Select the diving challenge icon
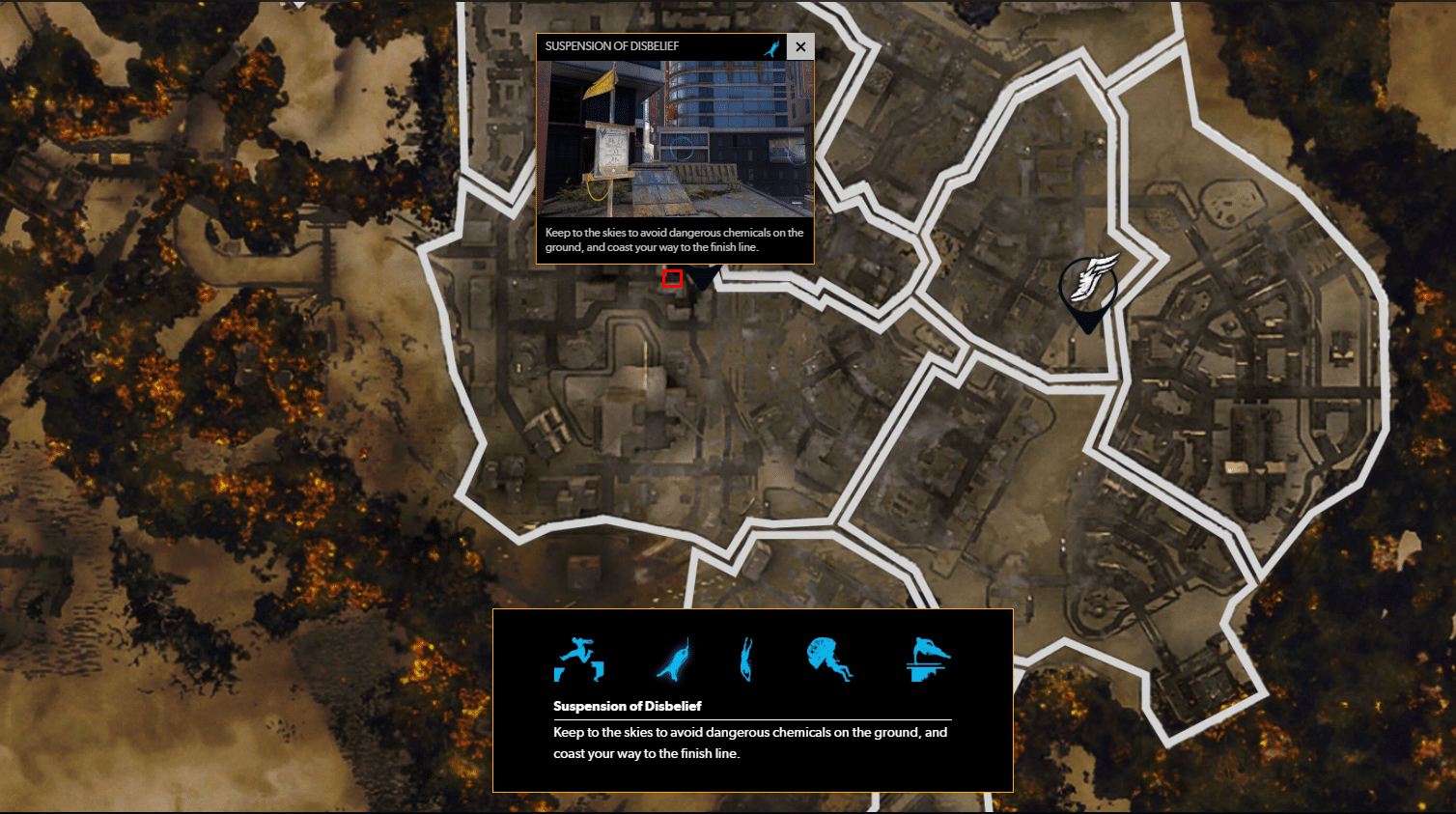This screenshot has height=814, width=1456. tap(748, 659)
